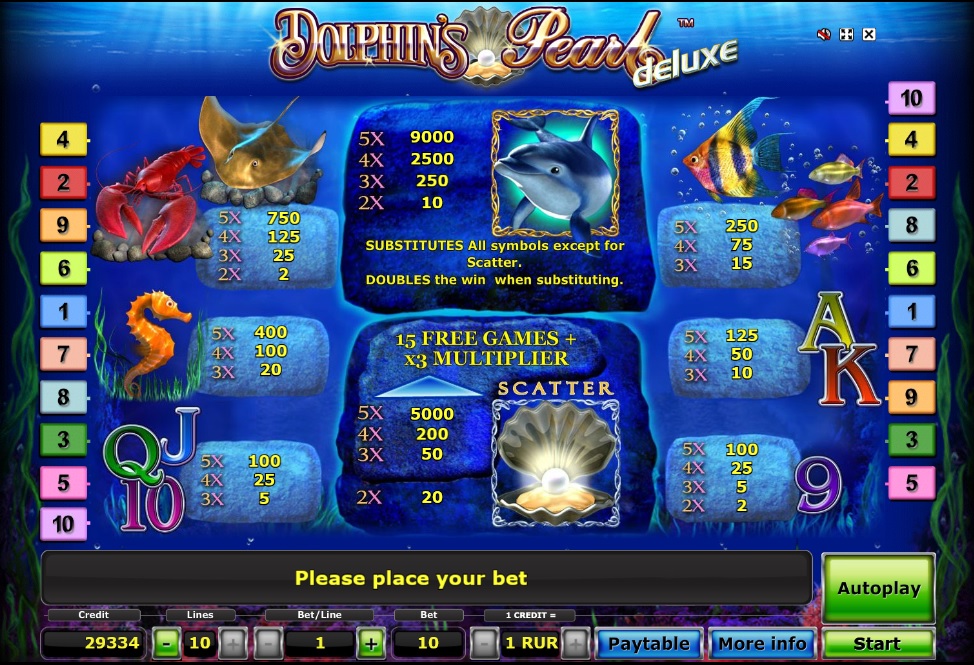The height and width of the screenshot is (665, 974).
Task: Show the More info page
Action: (x=762, y=643)
